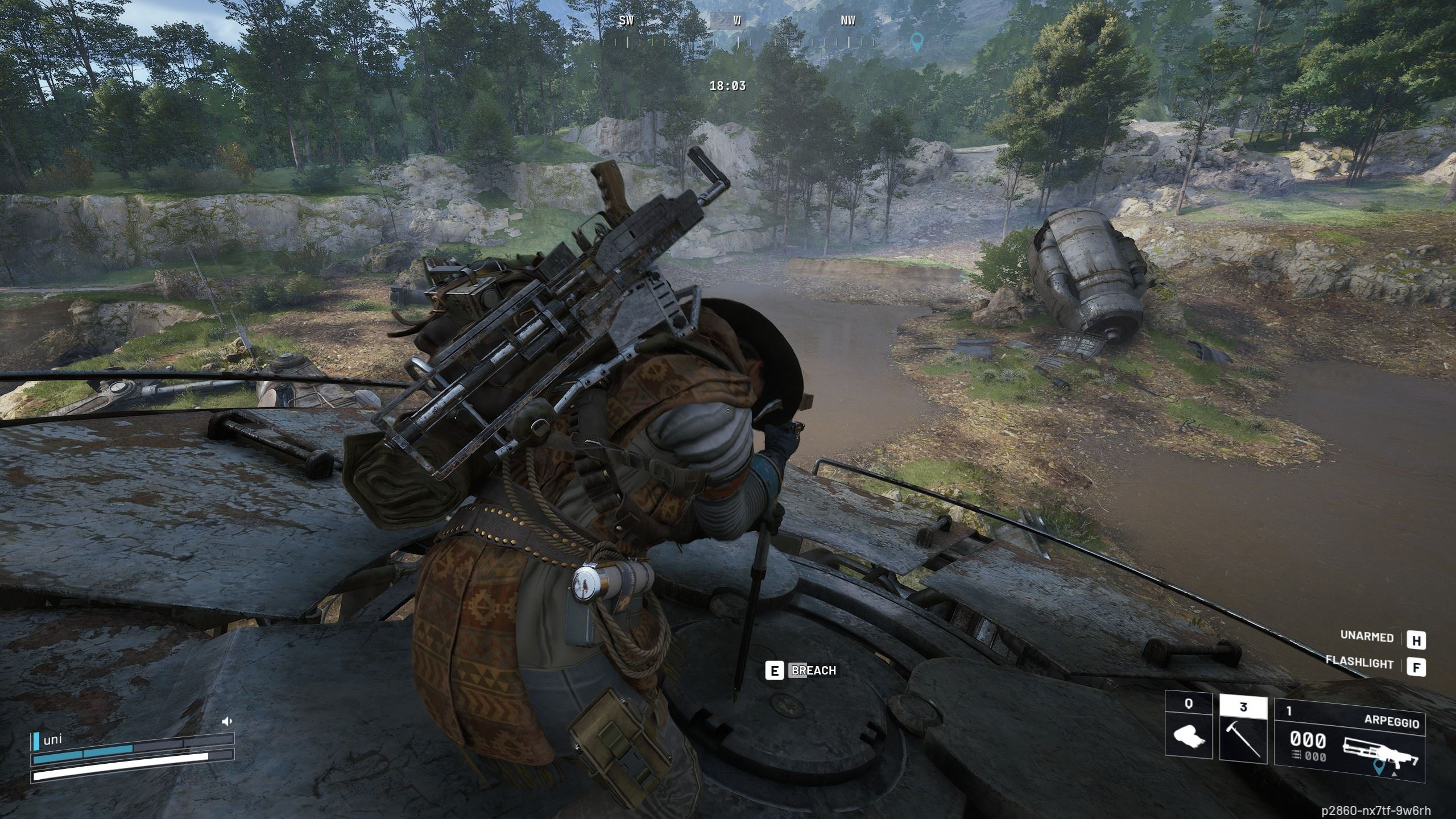
Task: Click the player name "uni"
Action: tap(53, 740)
